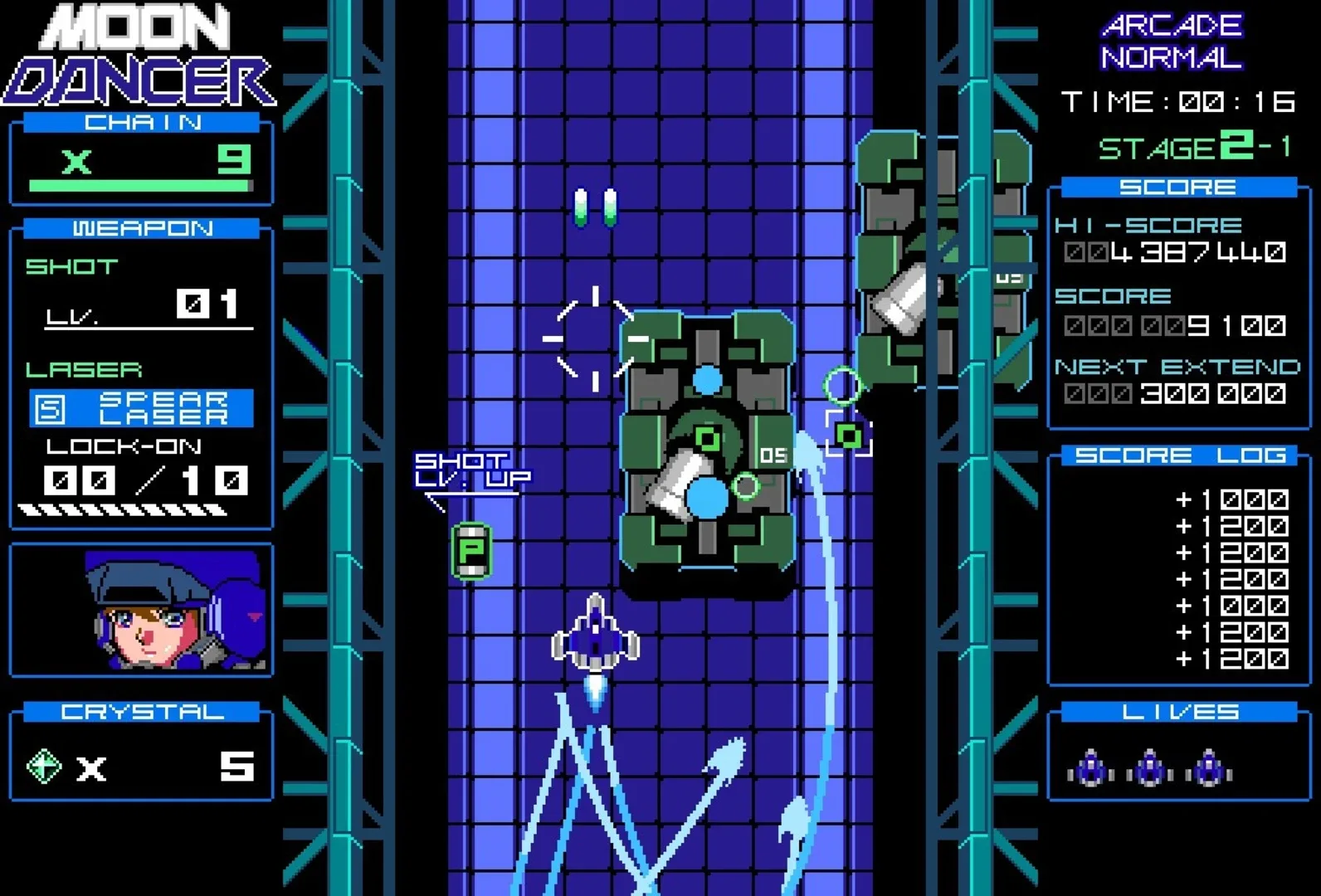This screenshot has height=896, width=1321.
Task: Toggle the SPEAR LASER weapon selection
Action: [x=154, y=407]
